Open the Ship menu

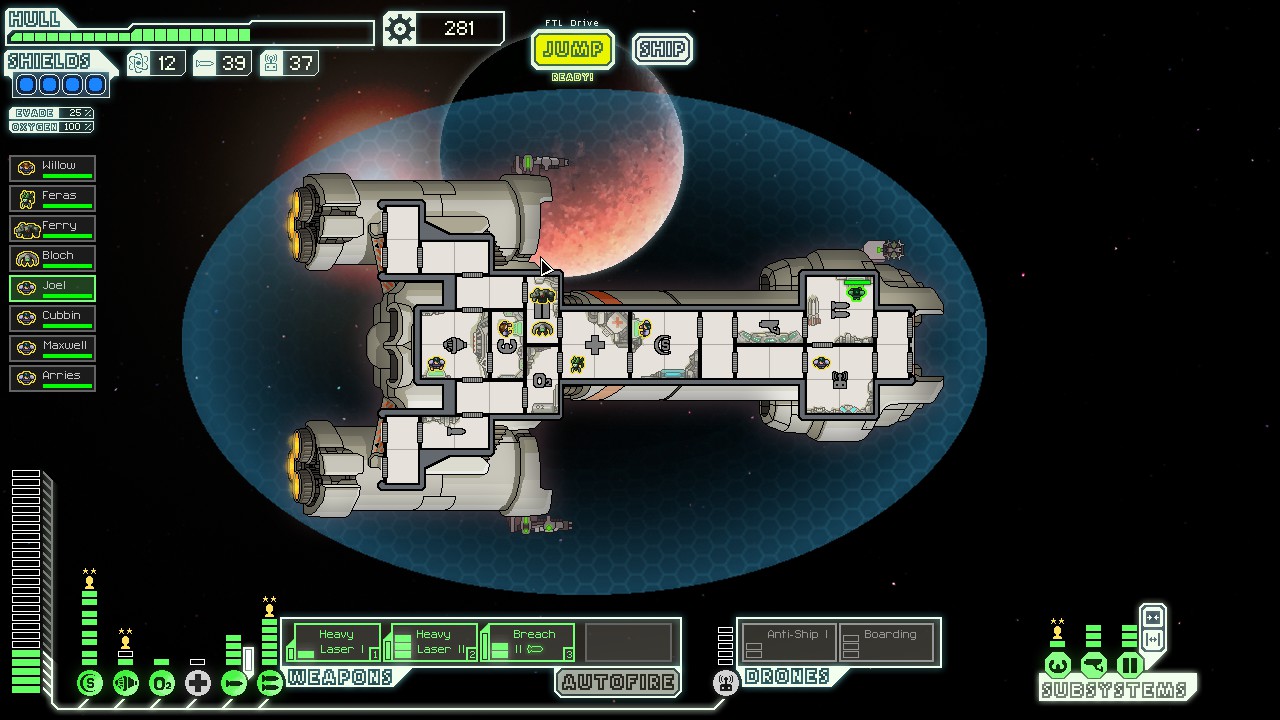(662, 49)
